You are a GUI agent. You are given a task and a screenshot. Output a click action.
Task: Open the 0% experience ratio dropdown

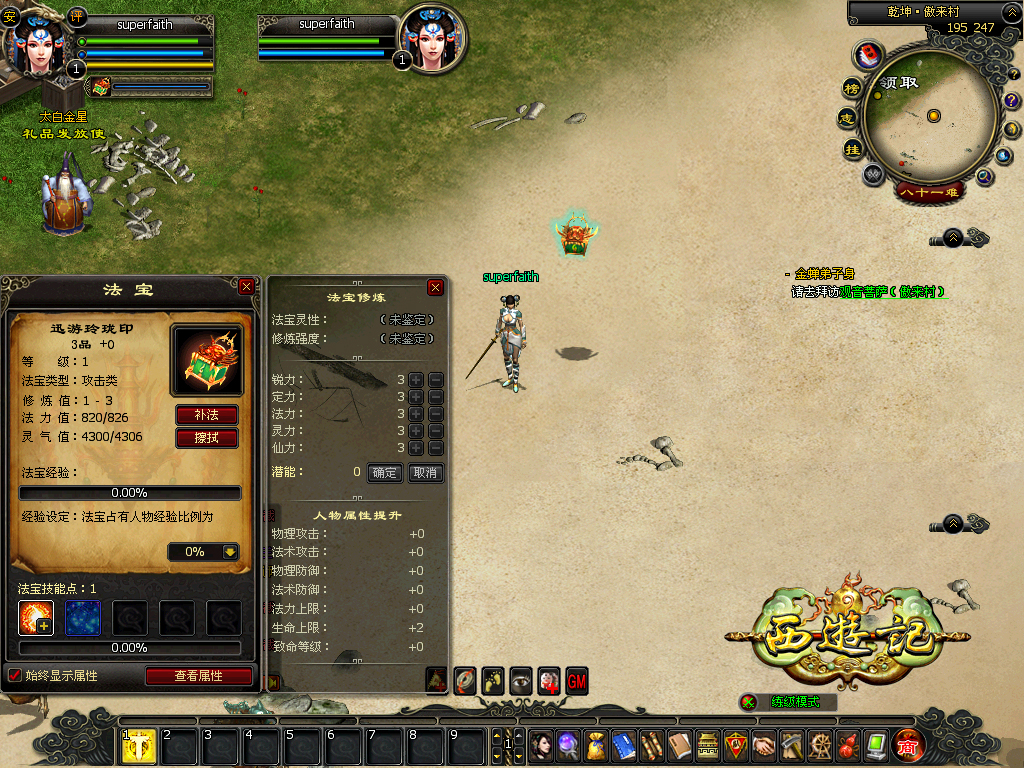click(x=230, y=551)
